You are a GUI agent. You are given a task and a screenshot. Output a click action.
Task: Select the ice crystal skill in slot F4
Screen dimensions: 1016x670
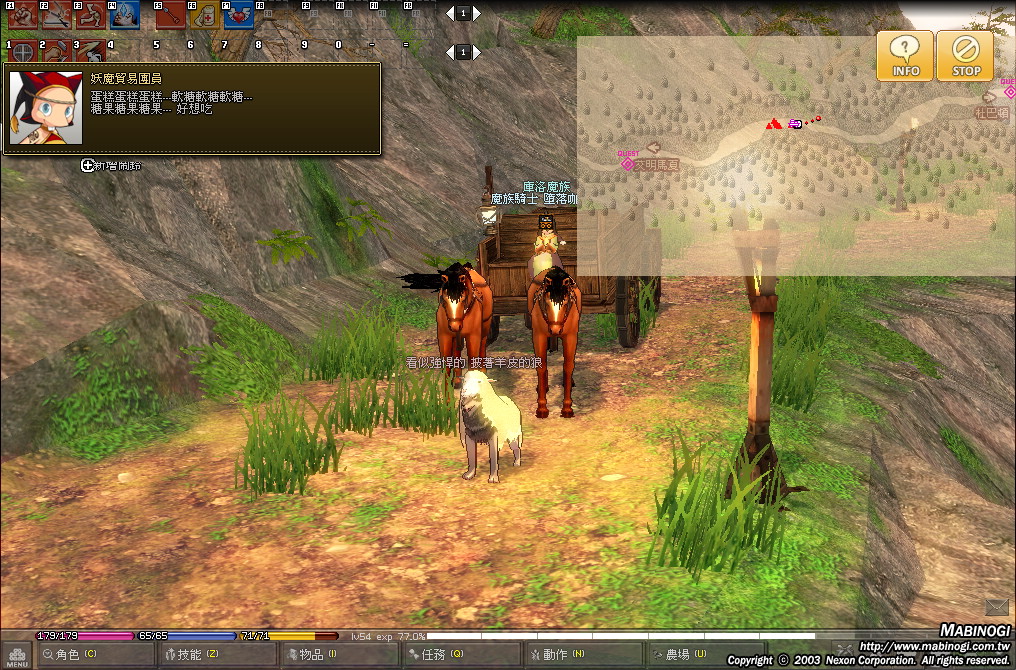[x=124, y=14]
